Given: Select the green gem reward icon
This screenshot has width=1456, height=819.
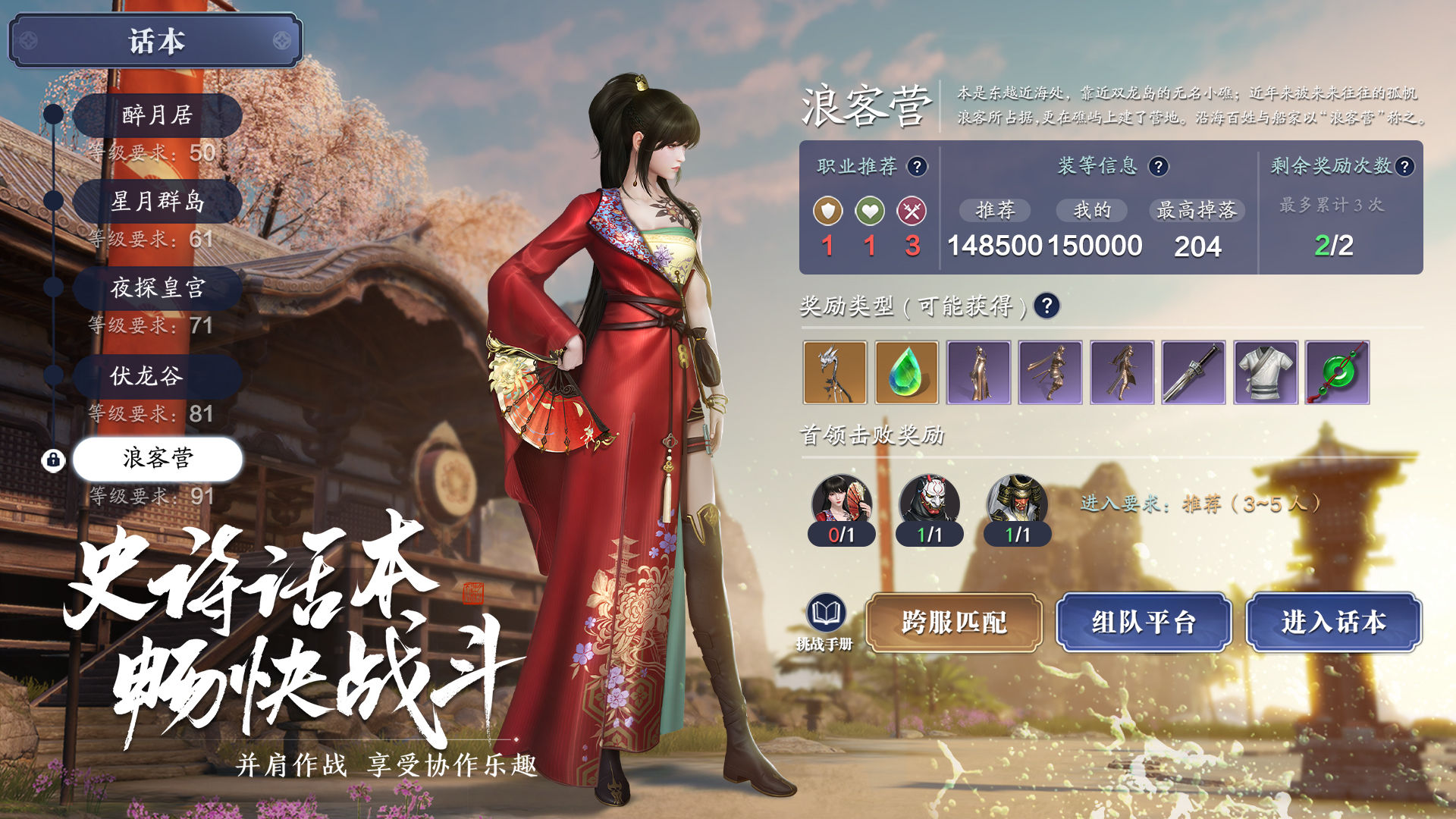Looking at the screenshot, I should point(907,374).
